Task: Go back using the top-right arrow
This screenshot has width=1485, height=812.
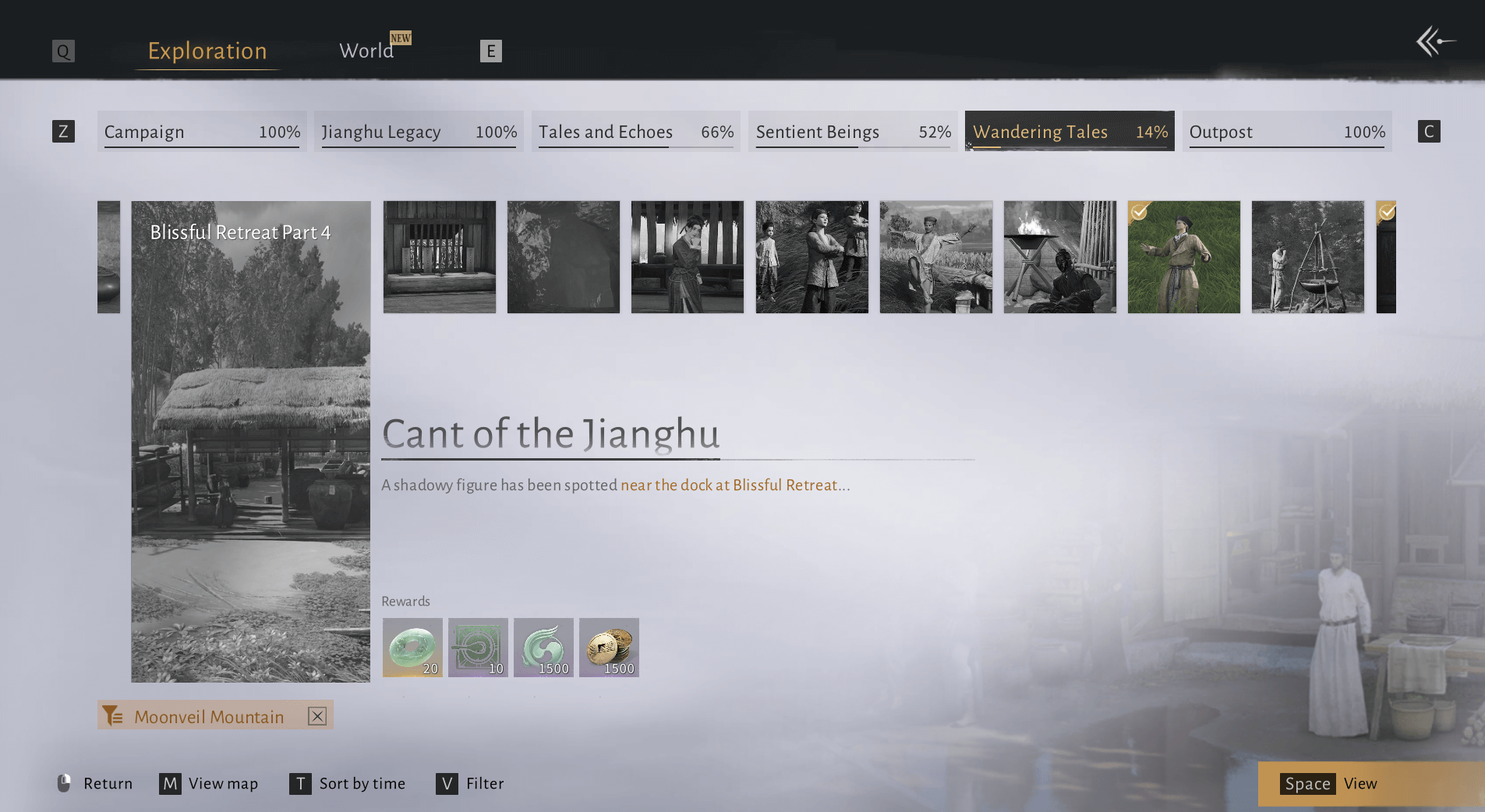Action: click(x=1434, y=41)
